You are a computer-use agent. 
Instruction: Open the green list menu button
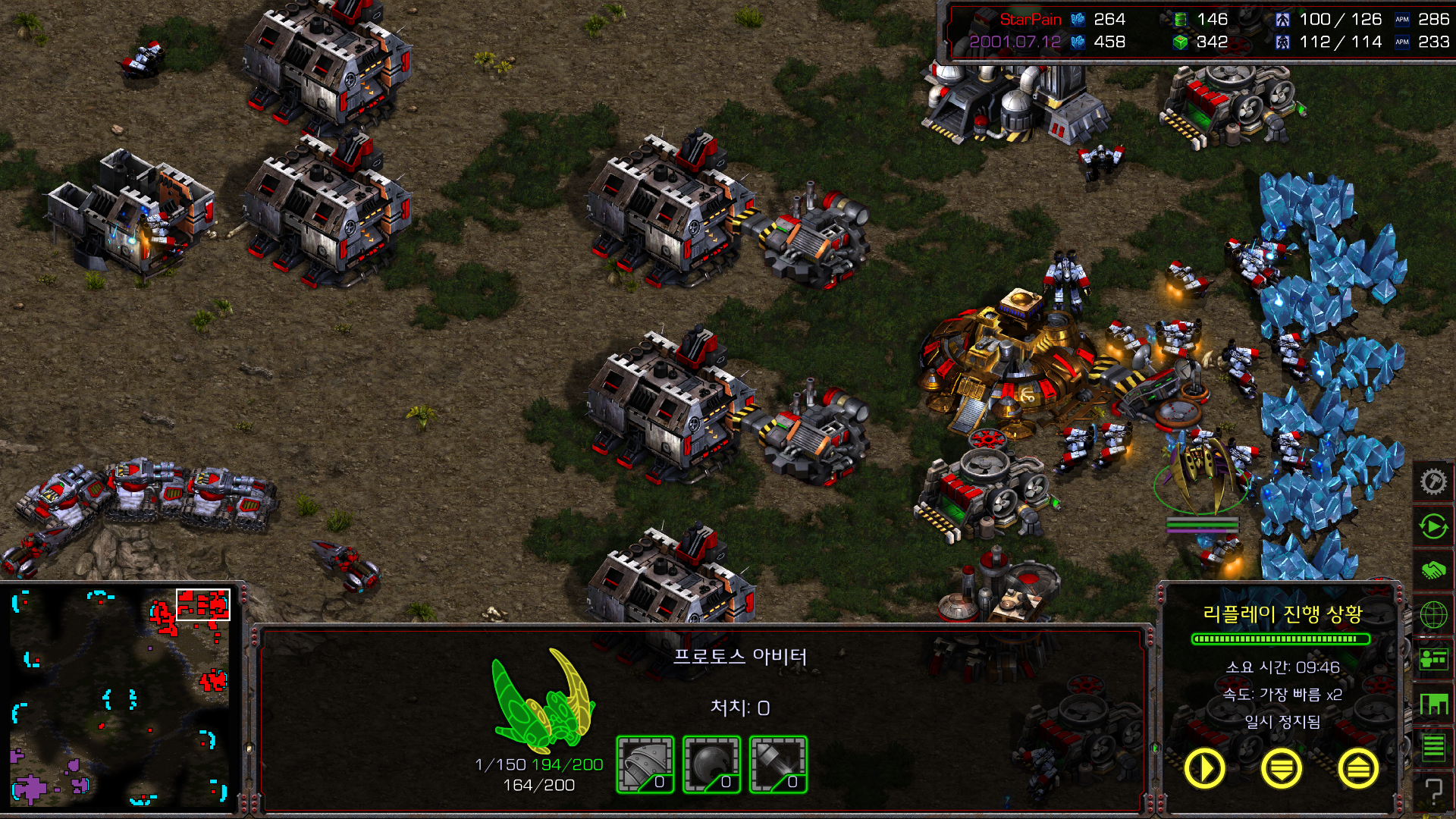1432,748
